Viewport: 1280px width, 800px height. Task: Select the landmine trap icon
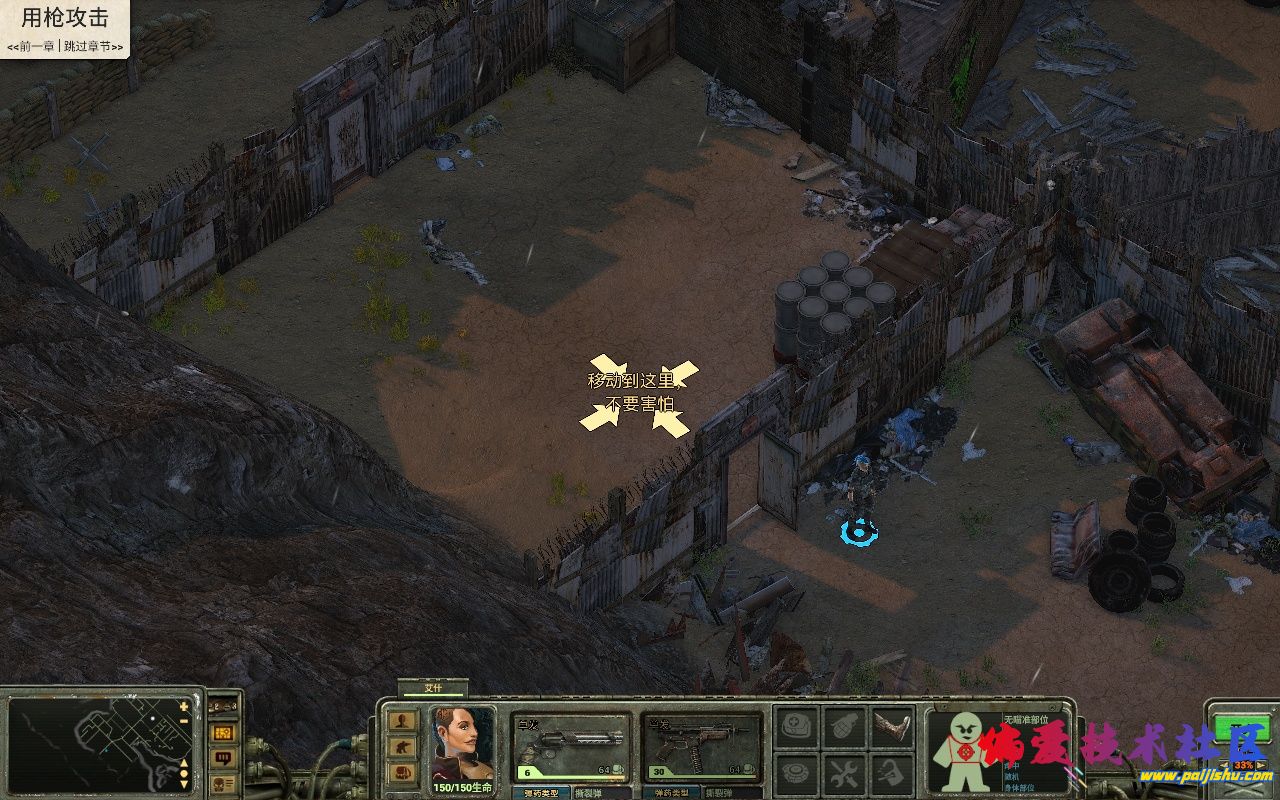click(x=795, y=772)
